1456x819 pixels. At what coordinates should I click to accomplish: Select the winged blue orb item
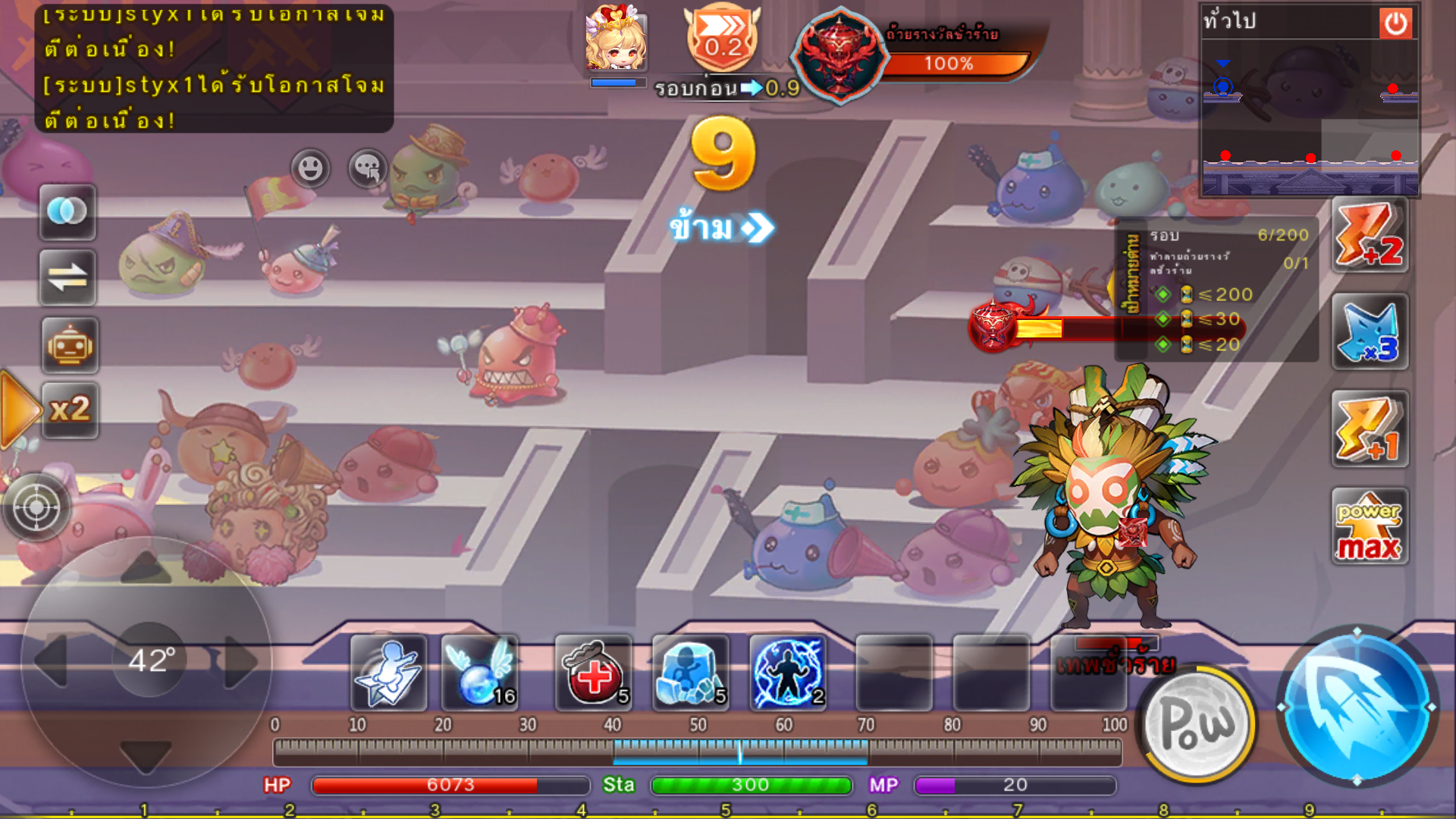(x=479, y=673)
